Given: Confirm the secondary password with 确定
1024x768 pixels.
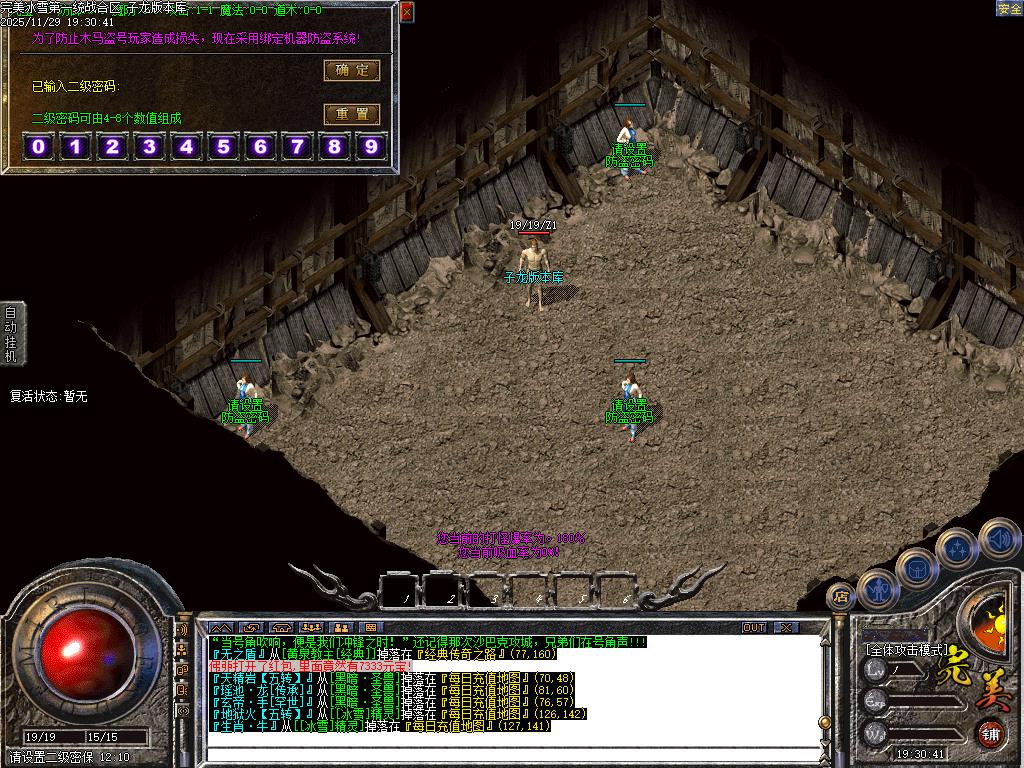Looking at the screenshot, I should [351, 70].
